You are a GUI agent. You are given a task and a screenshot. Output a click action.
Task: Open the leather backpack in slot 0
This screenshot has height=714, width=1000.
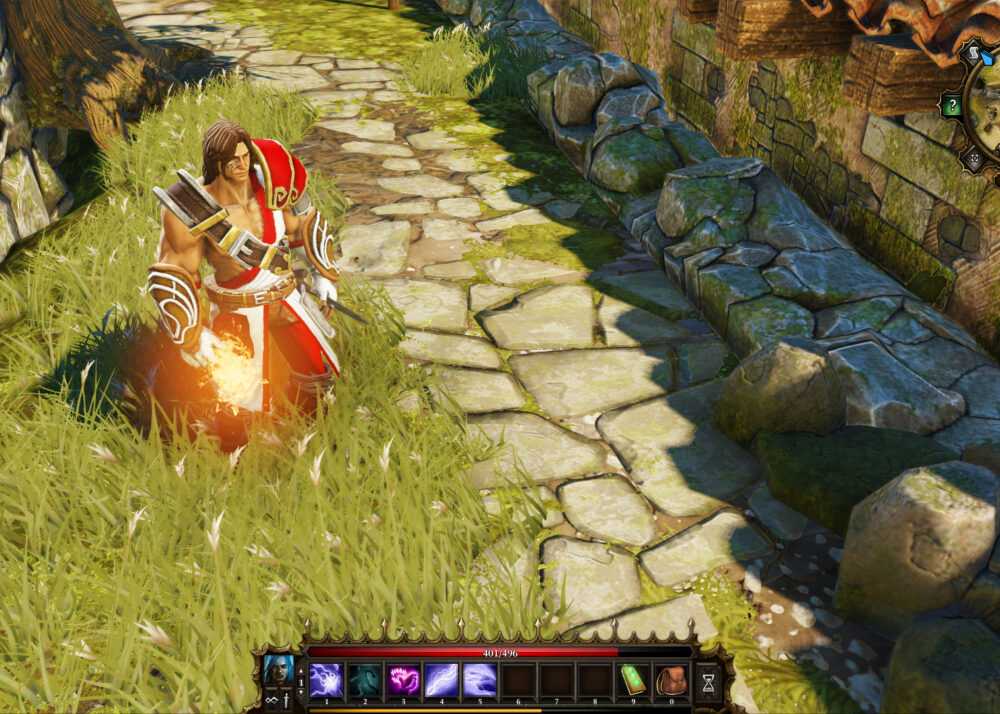coord(671,679)
